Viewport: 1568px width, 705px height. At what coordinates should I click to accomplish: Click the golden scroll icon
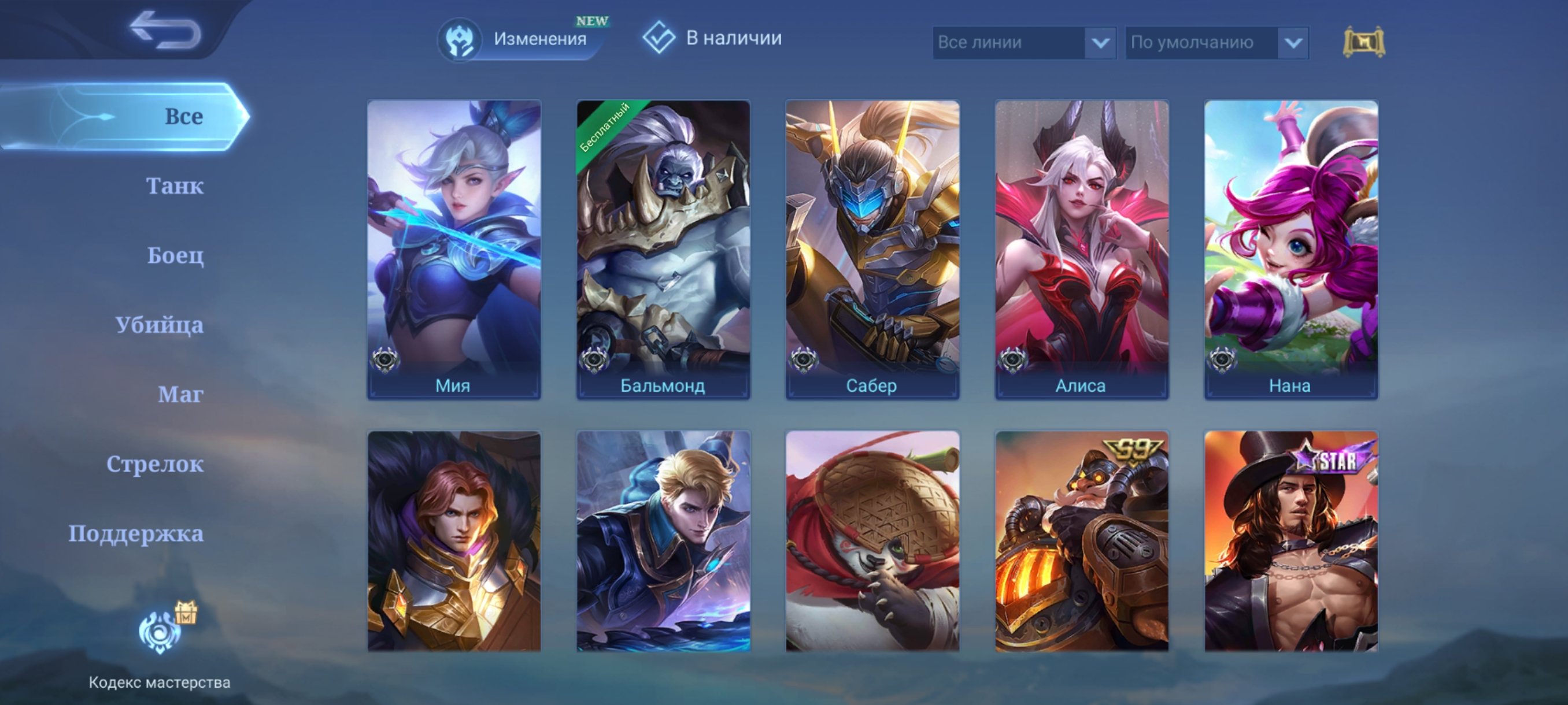1363,42
